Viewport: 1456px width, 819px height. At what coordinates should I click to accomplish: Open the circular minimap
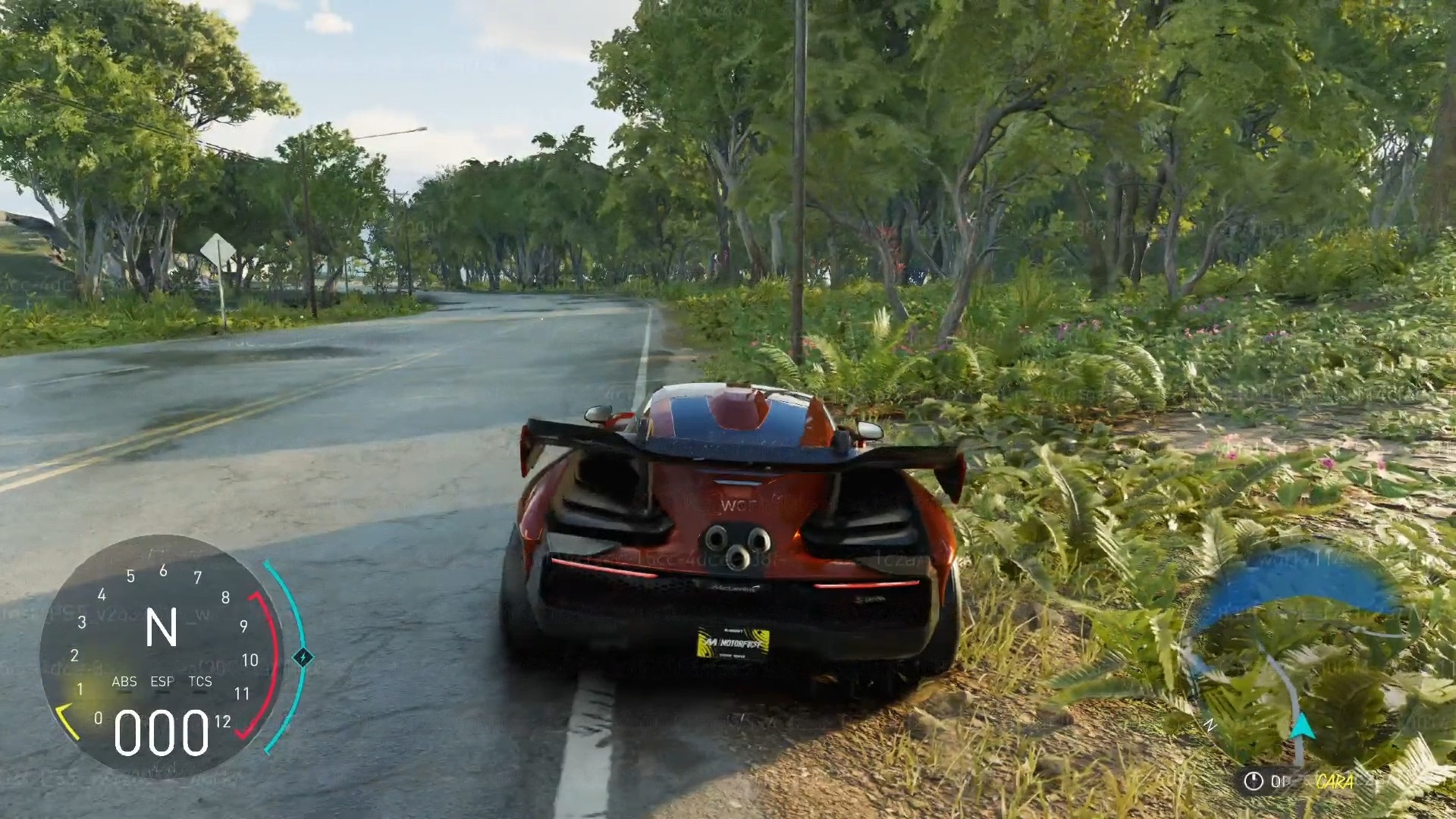[x=1298, y=661]
